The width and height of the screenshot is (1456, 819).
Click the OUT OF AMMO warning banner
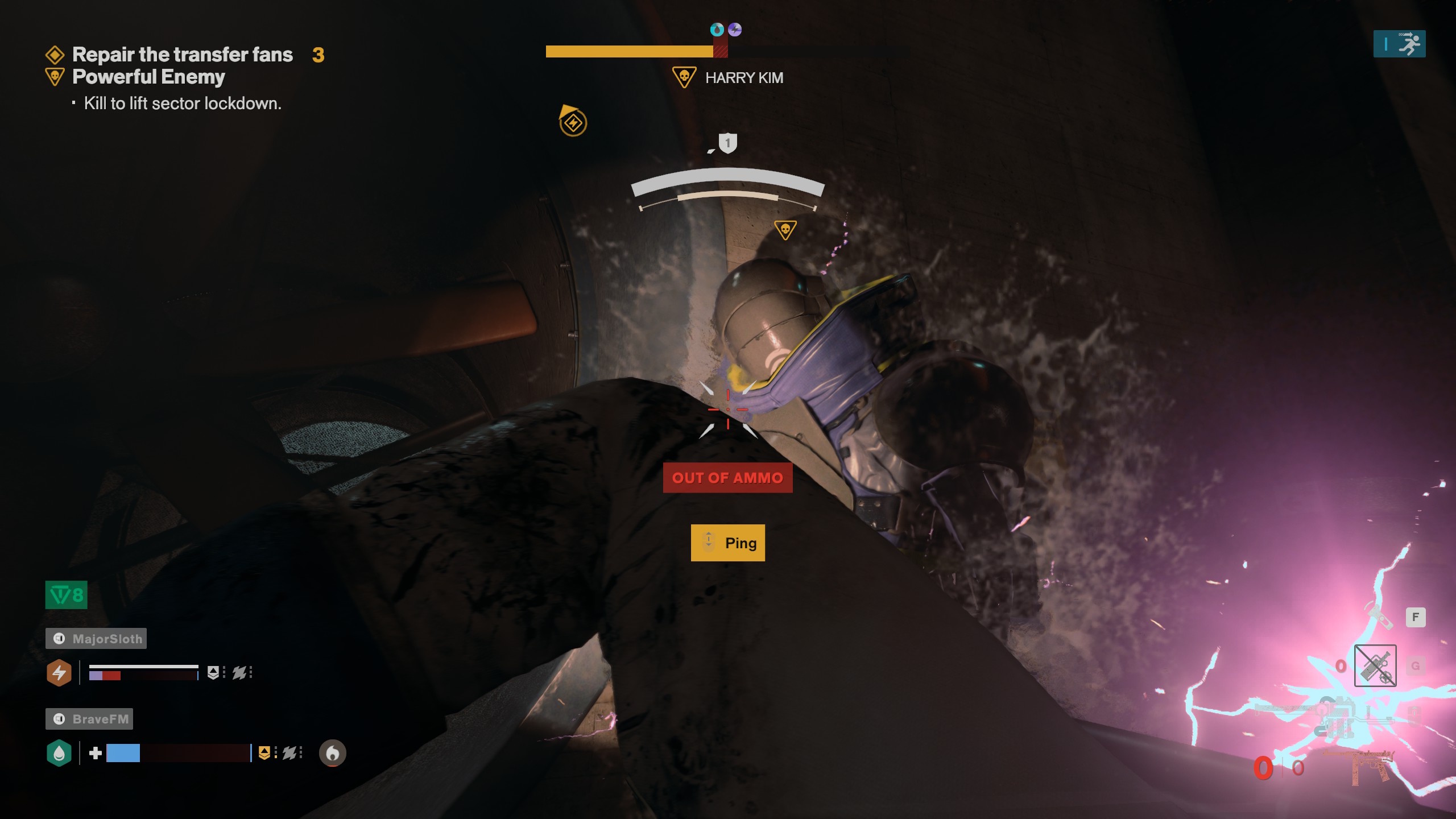coord(728,478)
